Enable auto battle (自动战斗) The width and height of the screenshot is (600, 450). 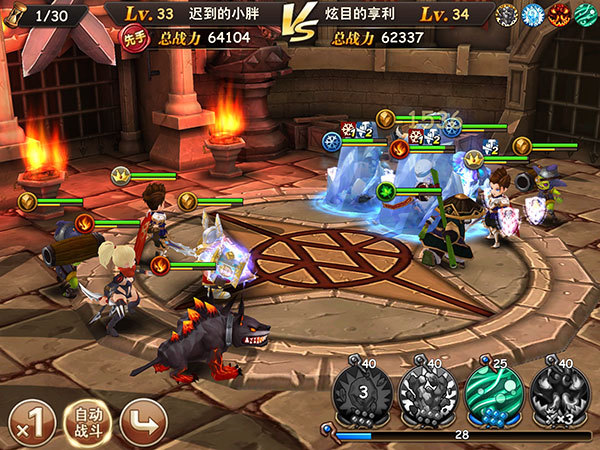tap(87, 421)
